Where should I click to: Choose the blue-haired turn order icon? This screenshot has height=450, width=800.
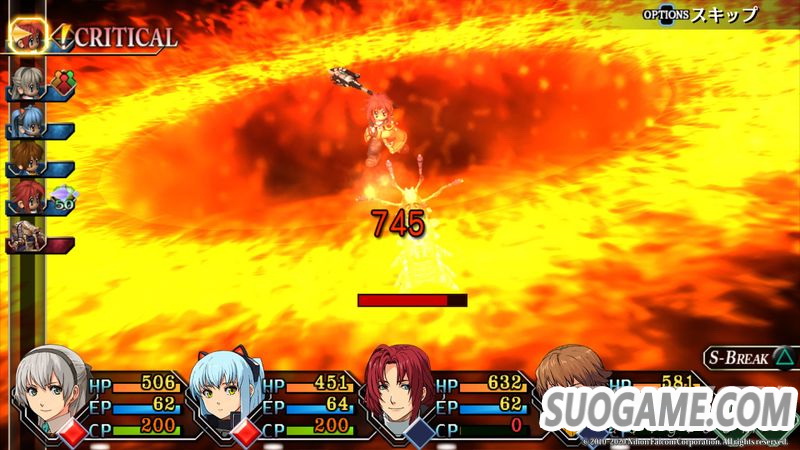pos(27,121)
